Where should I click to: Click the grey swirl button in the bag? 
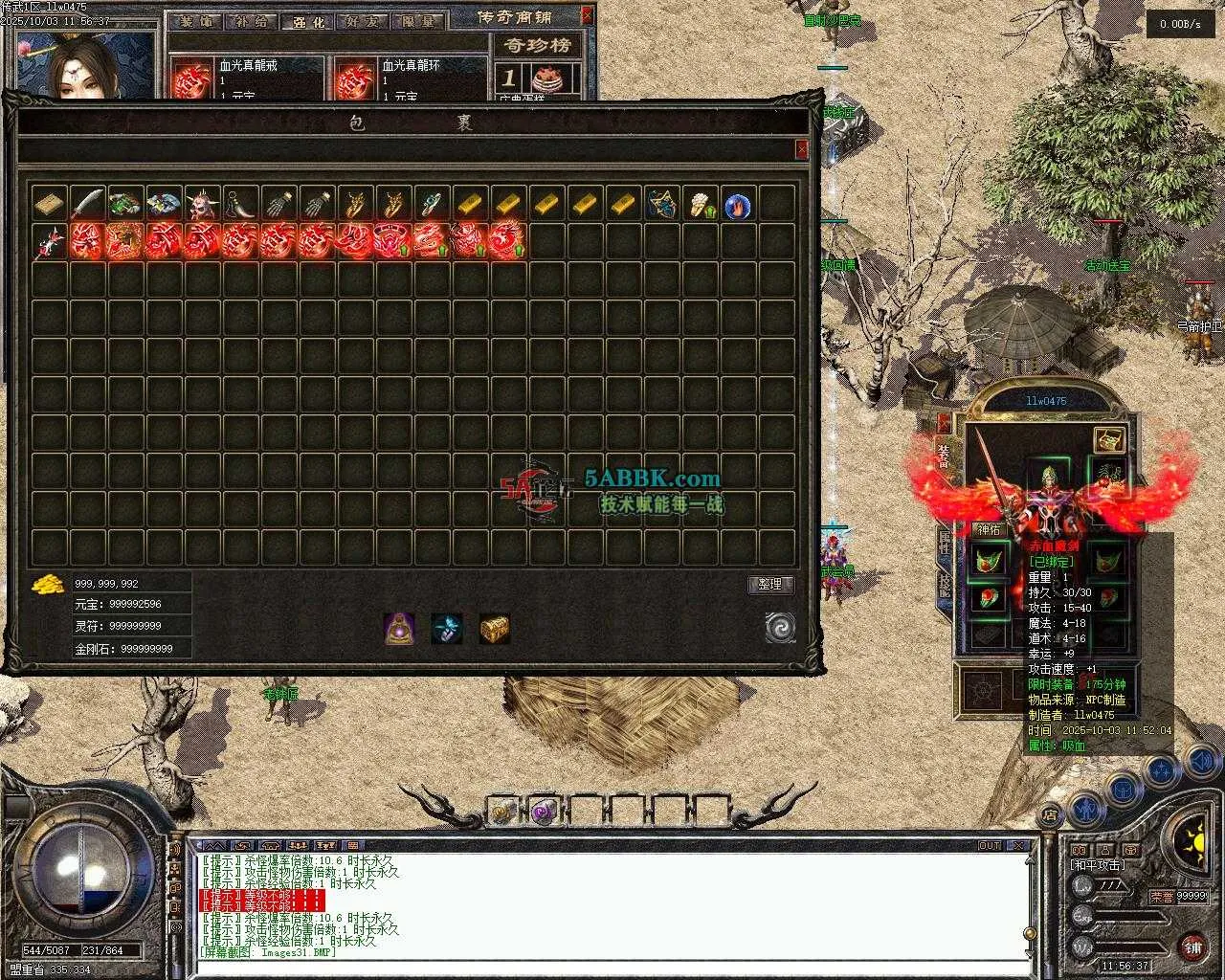pyautogui.click(x=780, y=628)
